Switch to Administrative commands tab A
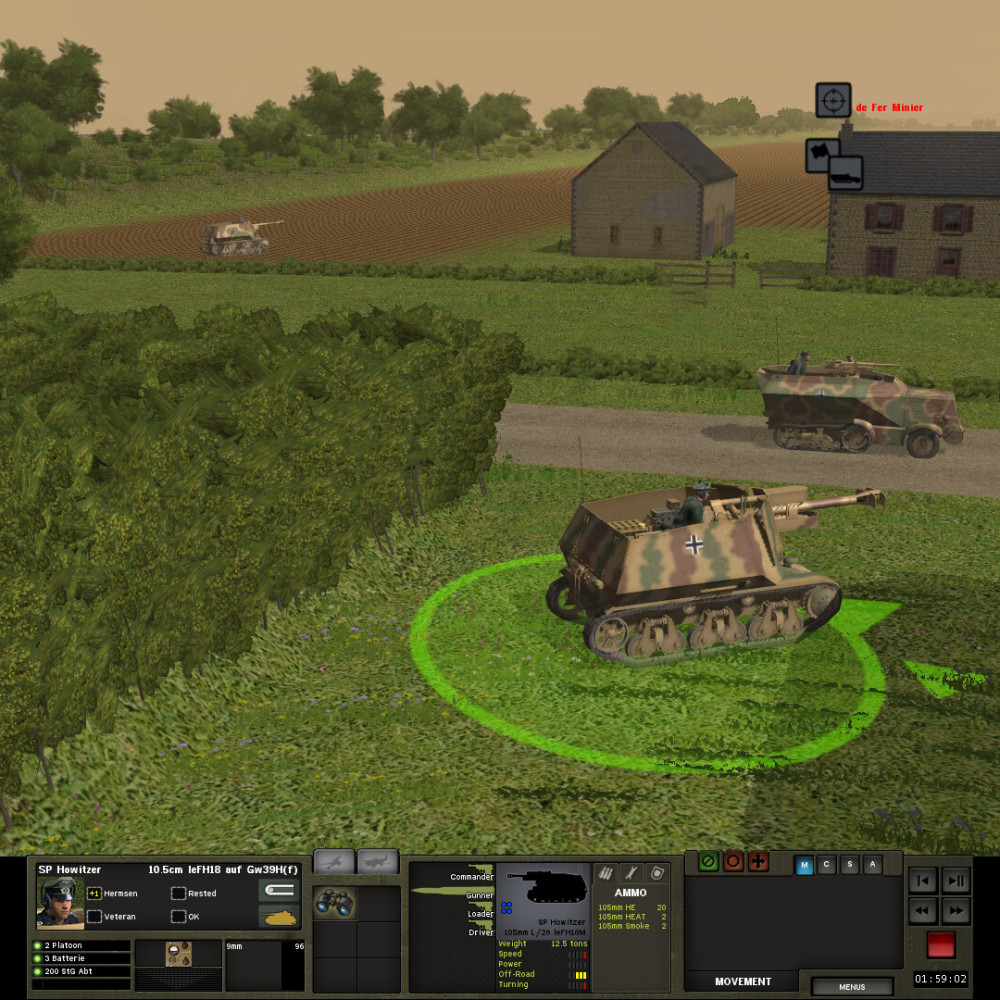This screenshot has height=1000, width=1000. tap(873, 866)
